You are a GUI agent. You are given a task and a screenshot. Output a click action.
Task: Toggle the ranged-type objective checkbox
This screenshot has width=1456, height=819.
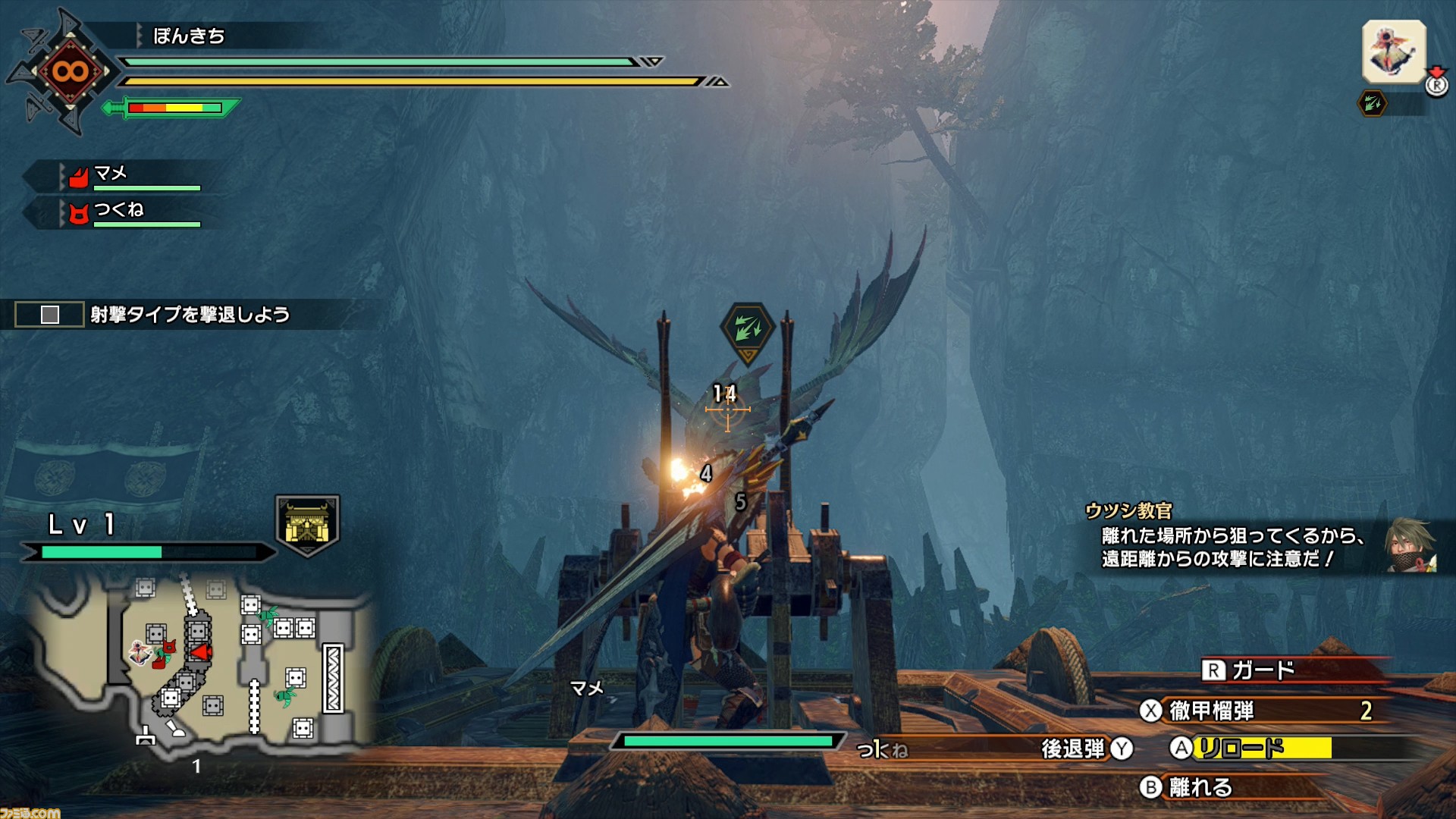click(x=50, y=315)
